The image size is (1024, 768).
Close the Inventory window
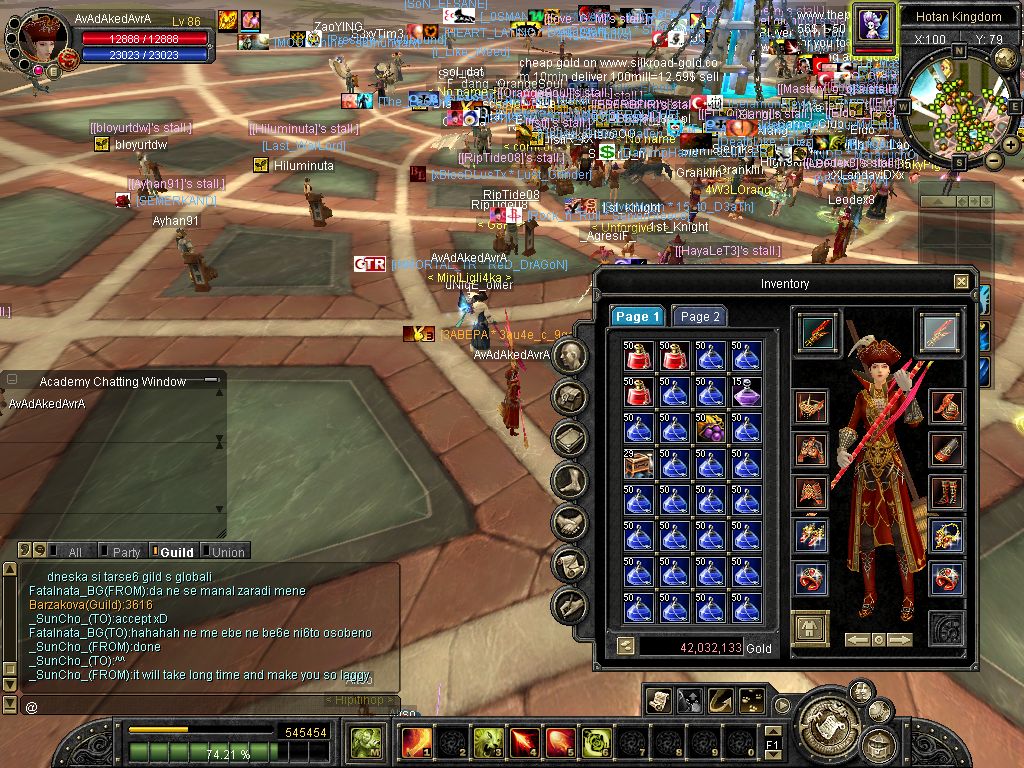961,282
